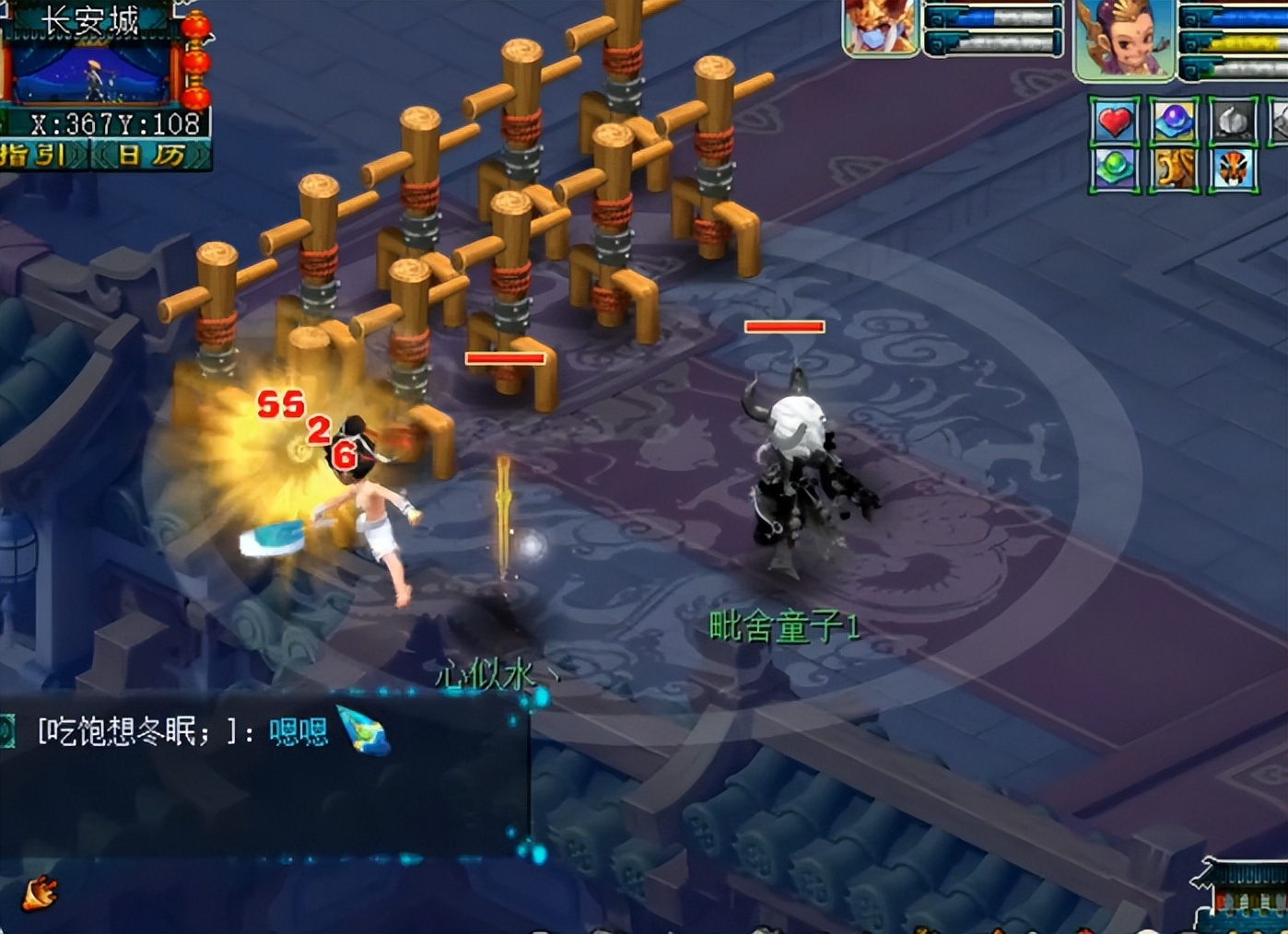Click the grey garlic status icon

click(x=1233, y=122)
